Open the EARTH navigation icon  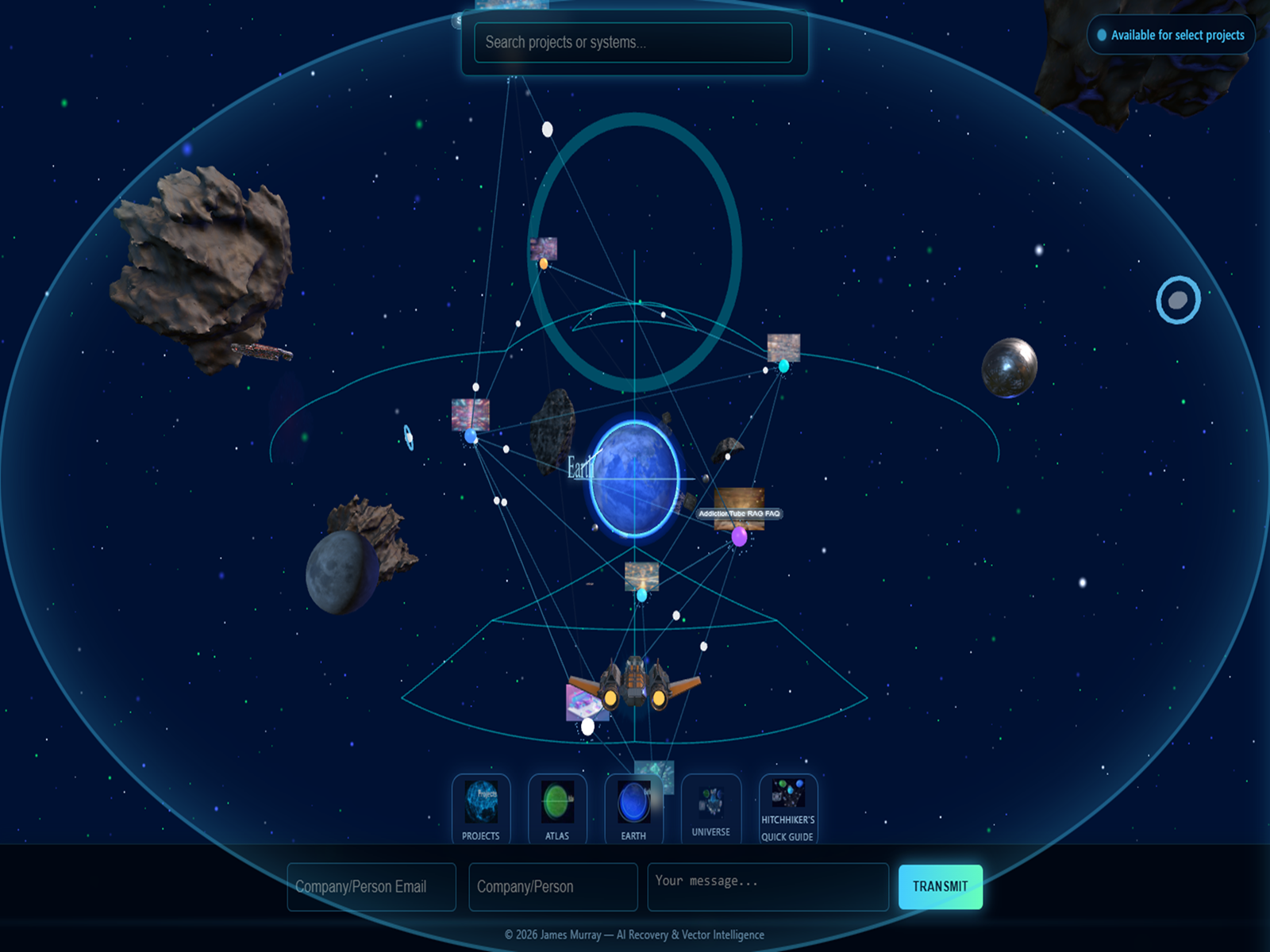pyautogui.click(x=633, y=805)
